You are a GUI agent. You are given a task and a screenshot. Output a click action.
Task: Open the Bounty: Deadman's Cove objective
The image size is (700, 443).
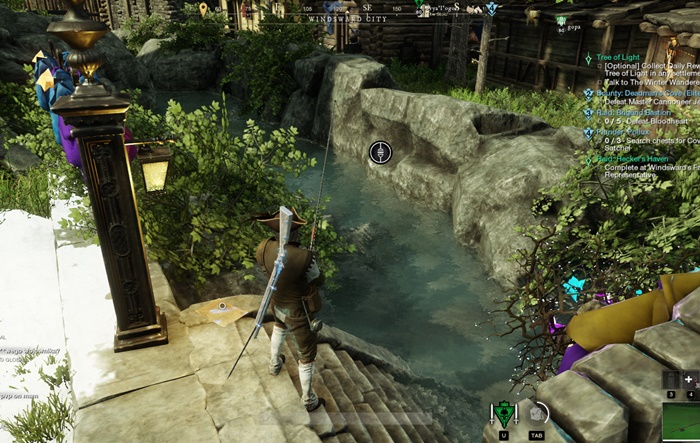[640, 92]
